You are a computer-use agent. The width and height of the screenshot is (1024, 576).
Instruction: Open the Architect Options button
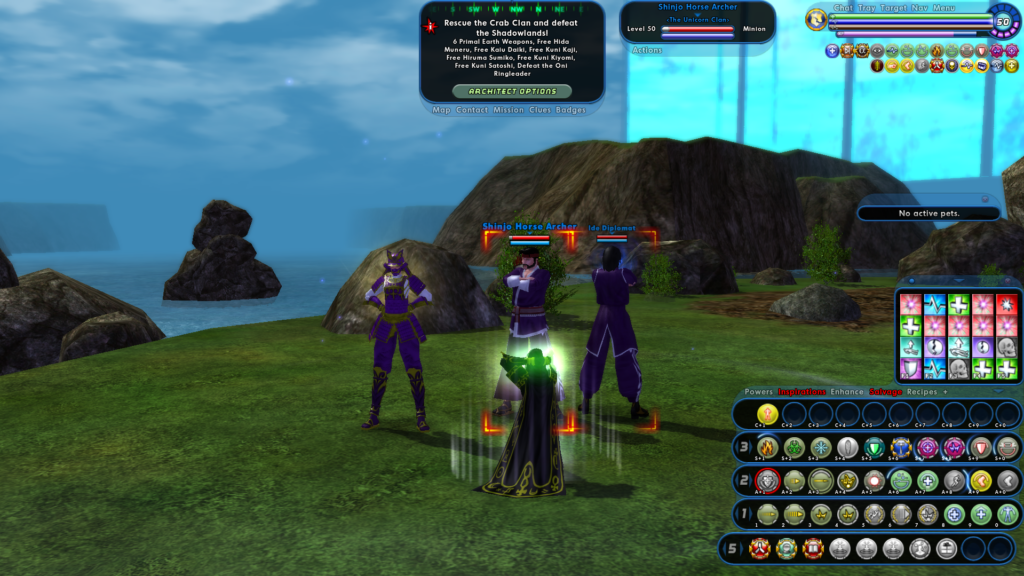tap(512, 91)
